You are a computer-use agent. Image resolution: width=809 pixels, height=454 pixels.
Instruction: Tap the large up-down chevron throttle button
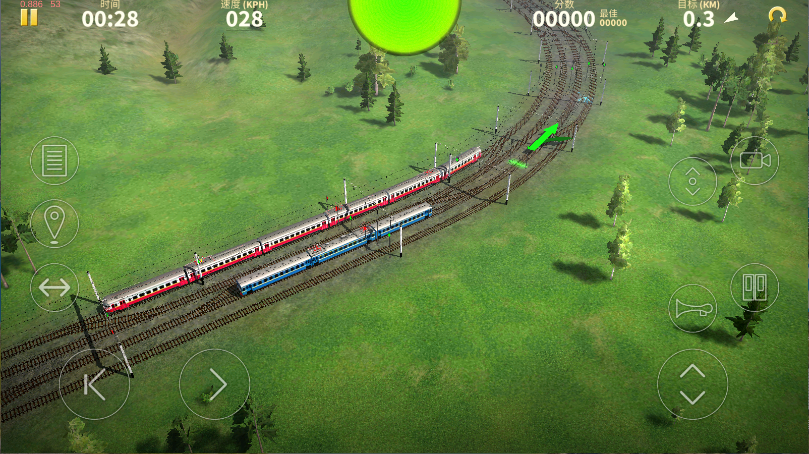tap(692, 384)
